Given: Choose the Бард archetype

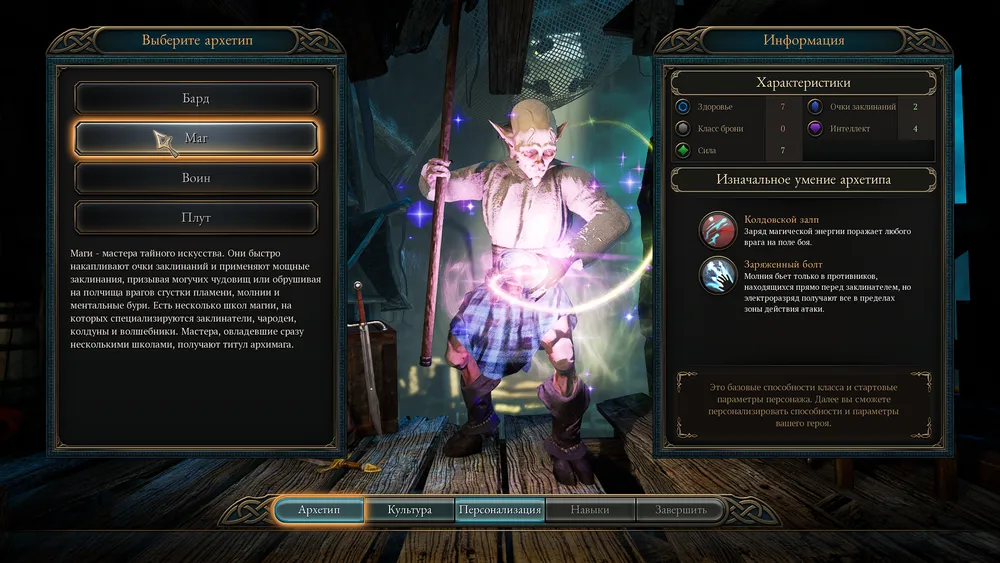Looking at the screenshot, I should click(x=196, y=99).
